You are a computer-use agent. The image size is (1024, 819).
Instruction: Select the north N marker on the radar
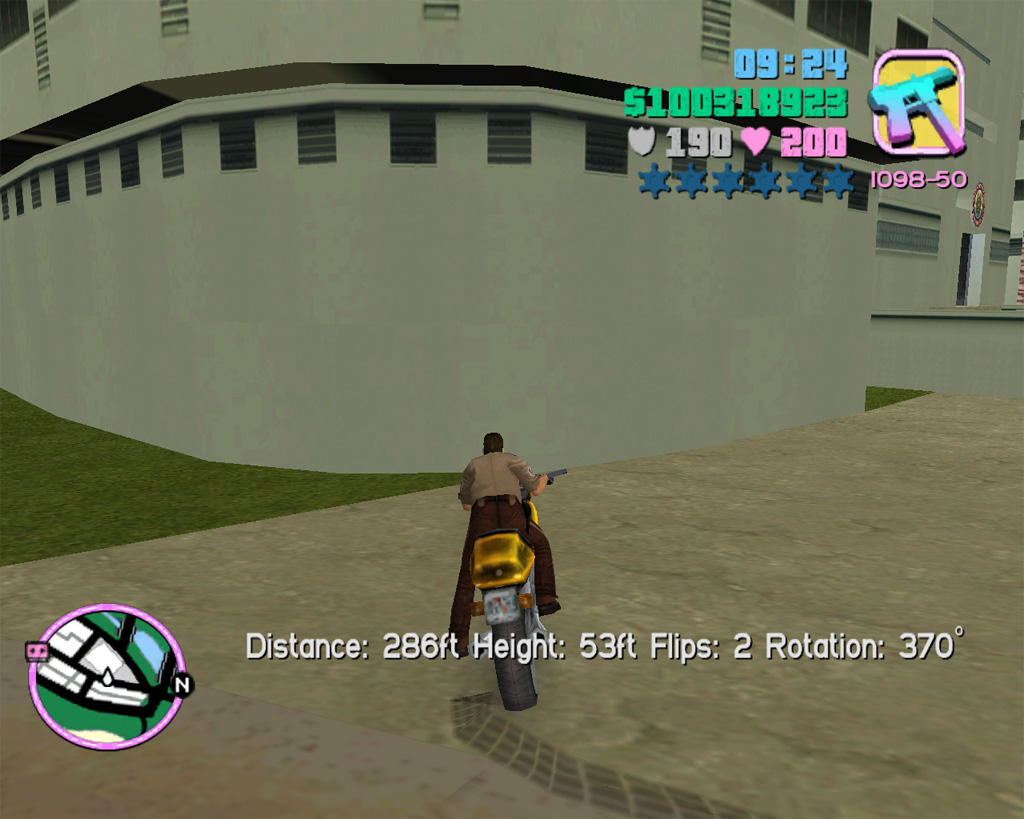tap(182, 686)
